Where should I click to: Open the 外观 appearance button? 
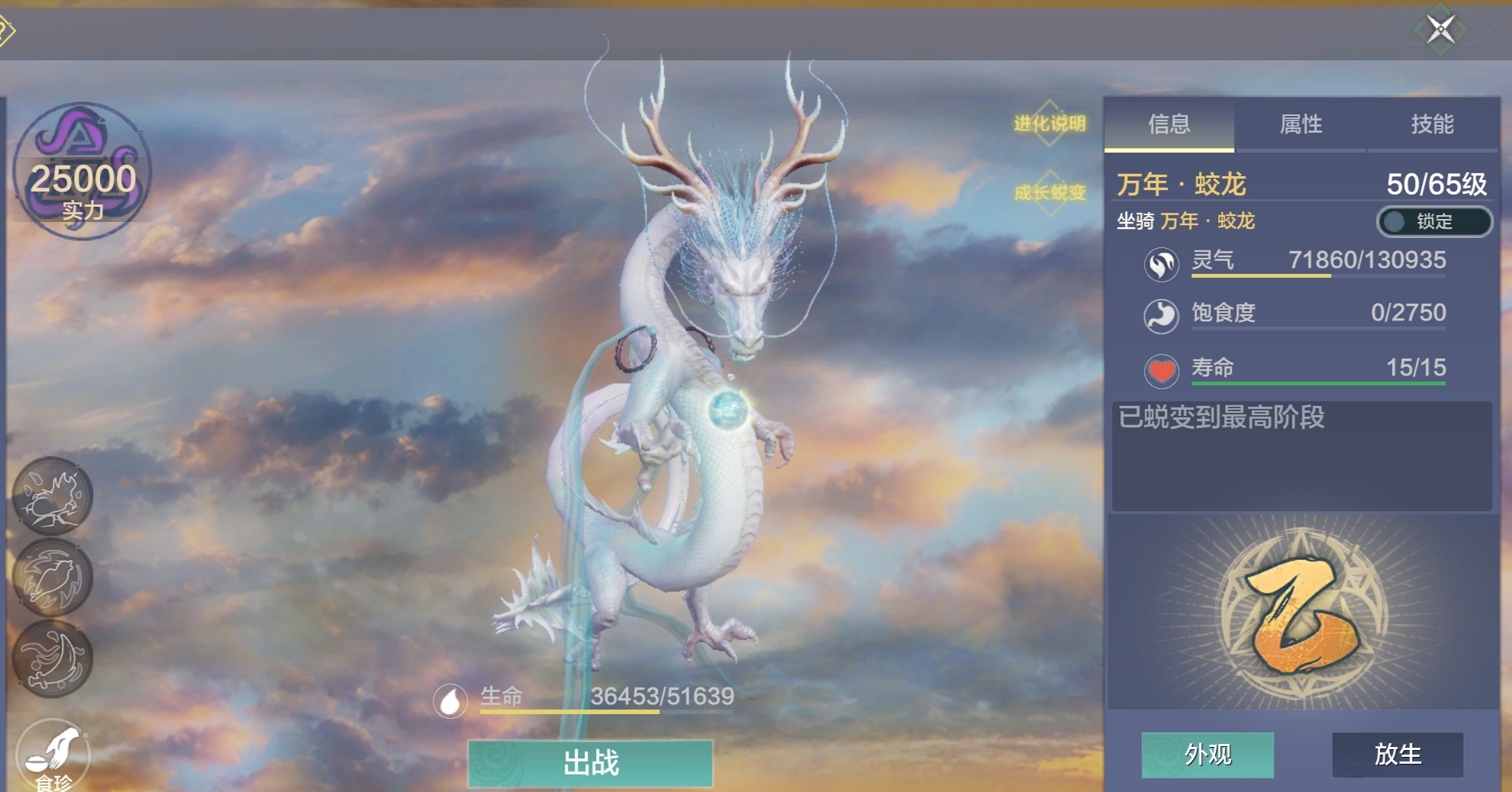pyautogui.click(x=1207, y=755)
